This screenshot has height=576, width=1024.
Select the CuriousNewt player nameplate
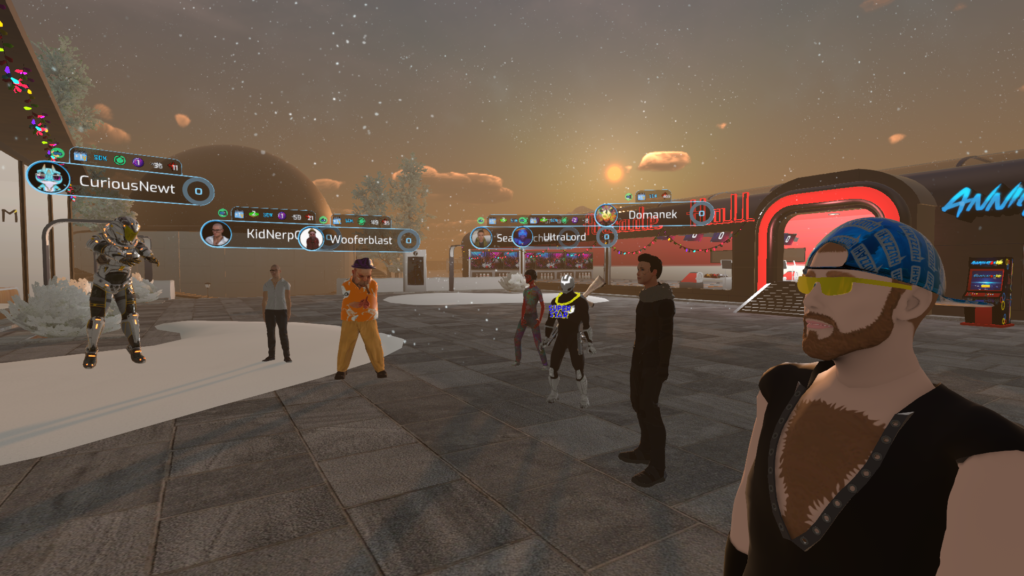tap(126, 187)
